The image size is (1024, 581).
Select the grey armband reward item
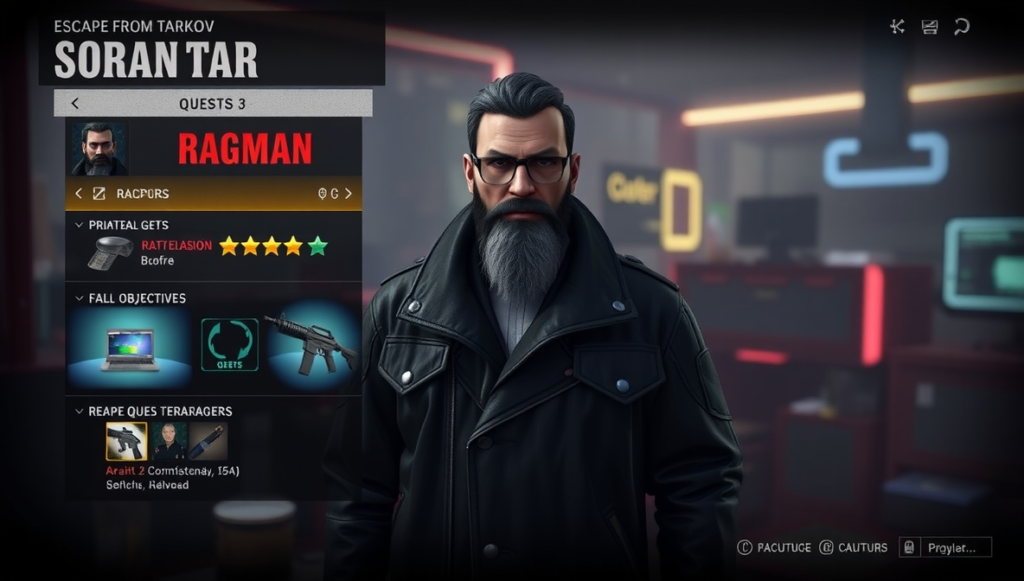tap(110, 253)
